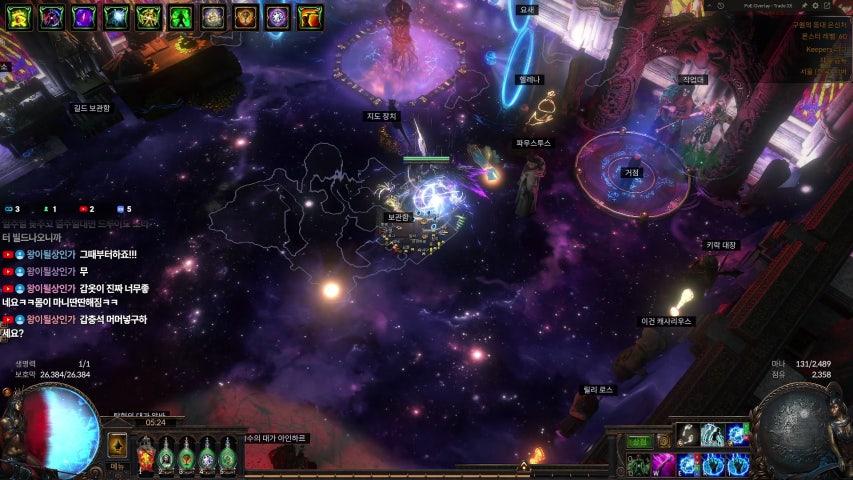This screenshot has height=480, width=853.
Task: Activate the pale ghostly figure skill icon
Action: click(x=711, y=433)
